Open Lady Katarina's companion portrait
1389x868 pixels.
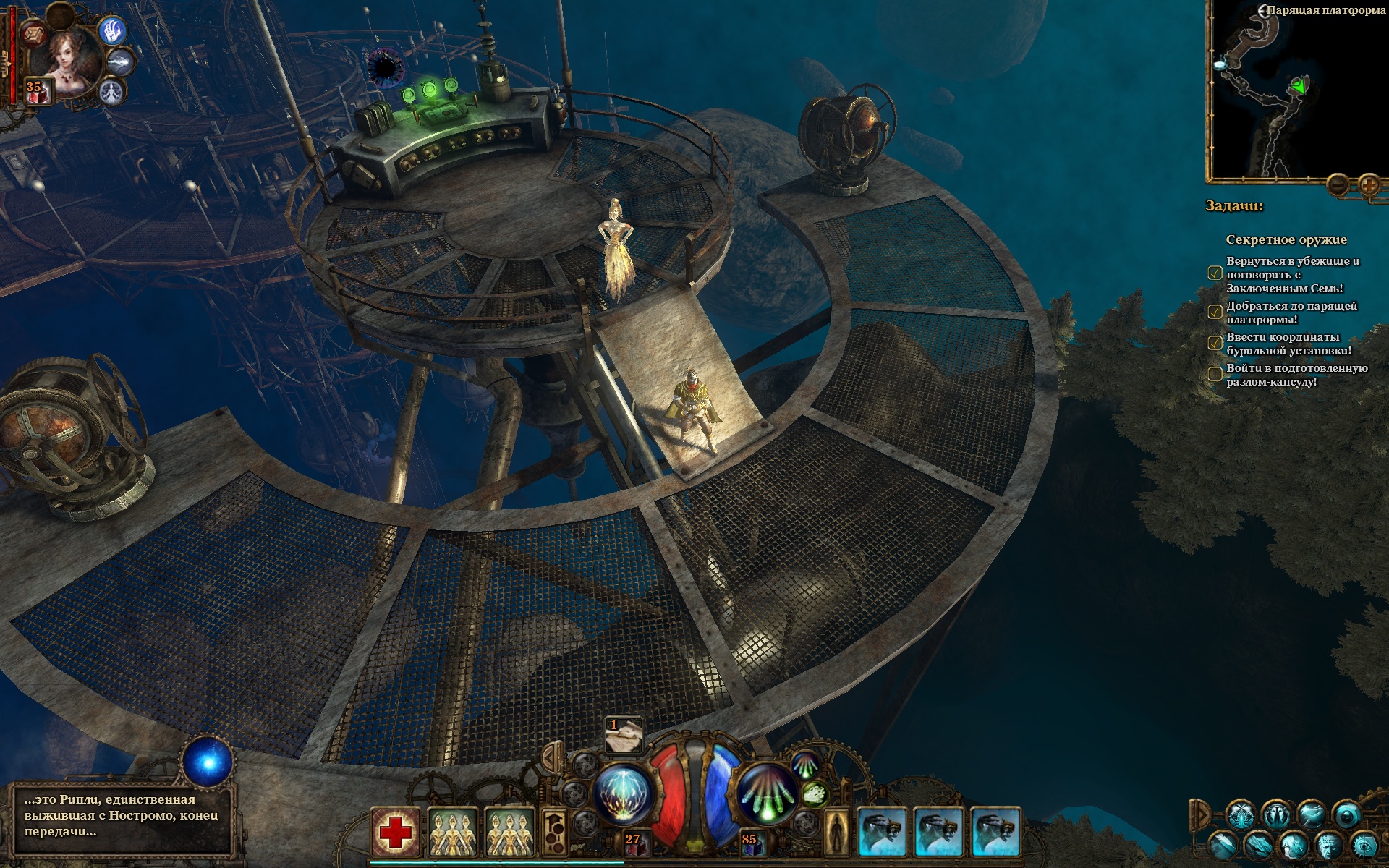[71, 60]
